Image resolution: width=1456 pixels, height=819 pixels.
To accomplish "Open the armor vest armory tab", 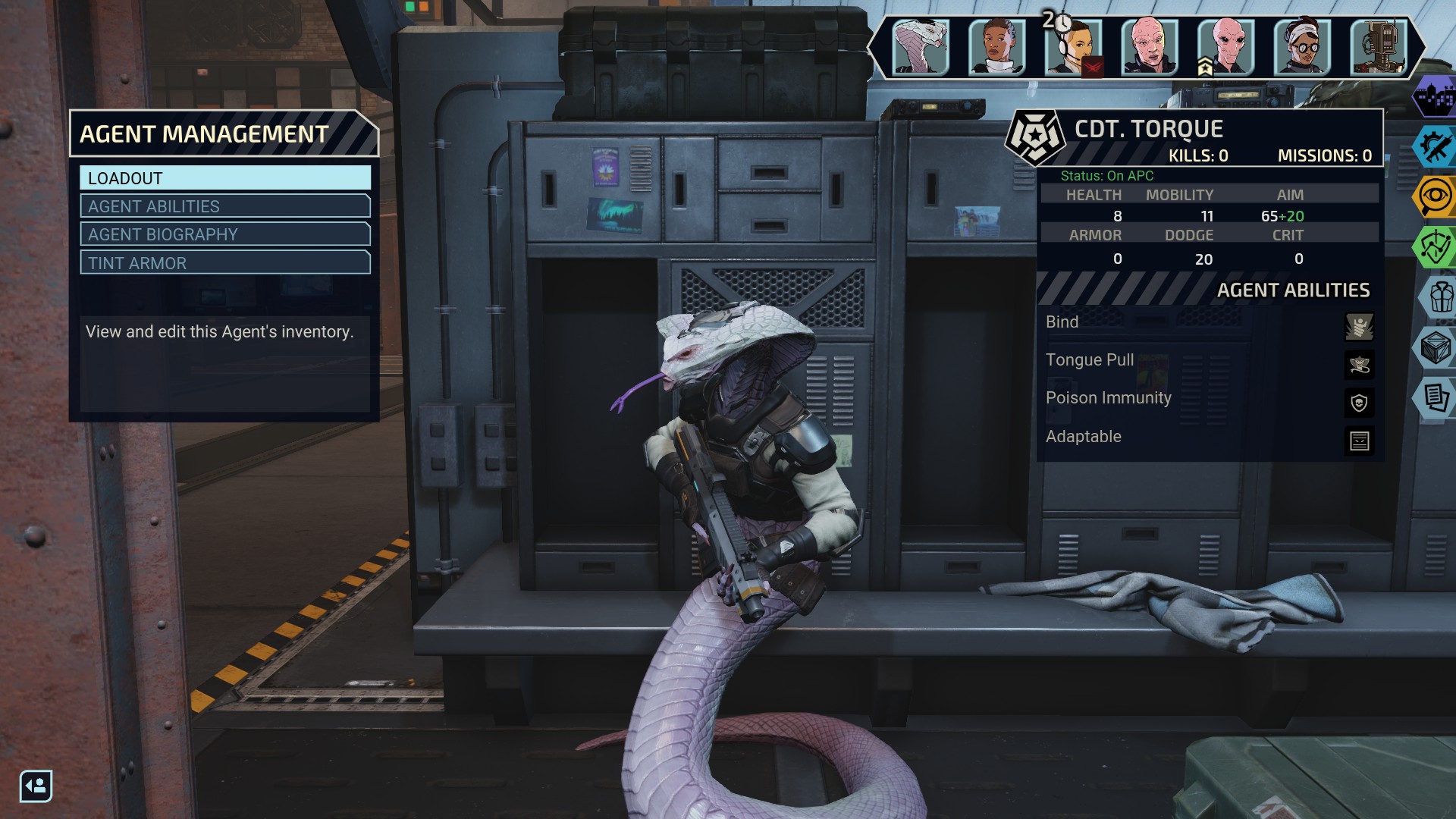I will point(1438,297).
